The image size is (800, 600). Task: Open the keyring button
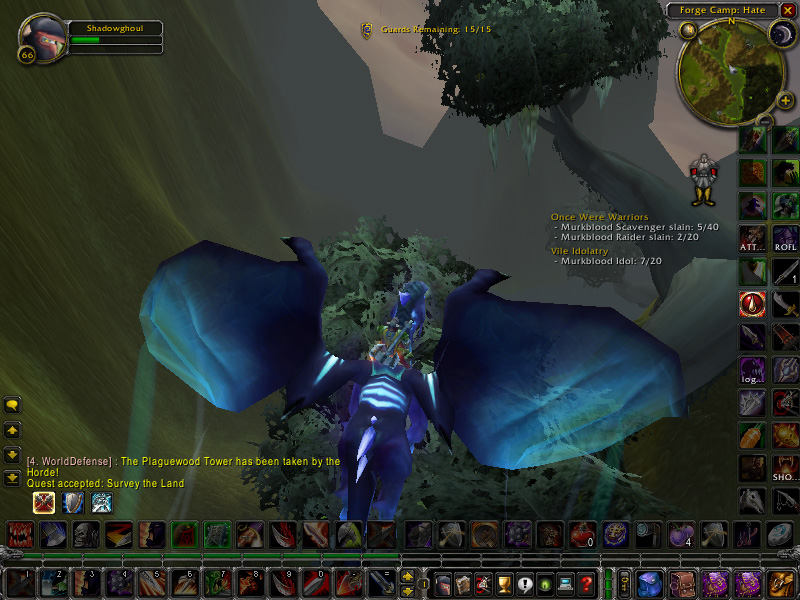(x=624, y=581)
